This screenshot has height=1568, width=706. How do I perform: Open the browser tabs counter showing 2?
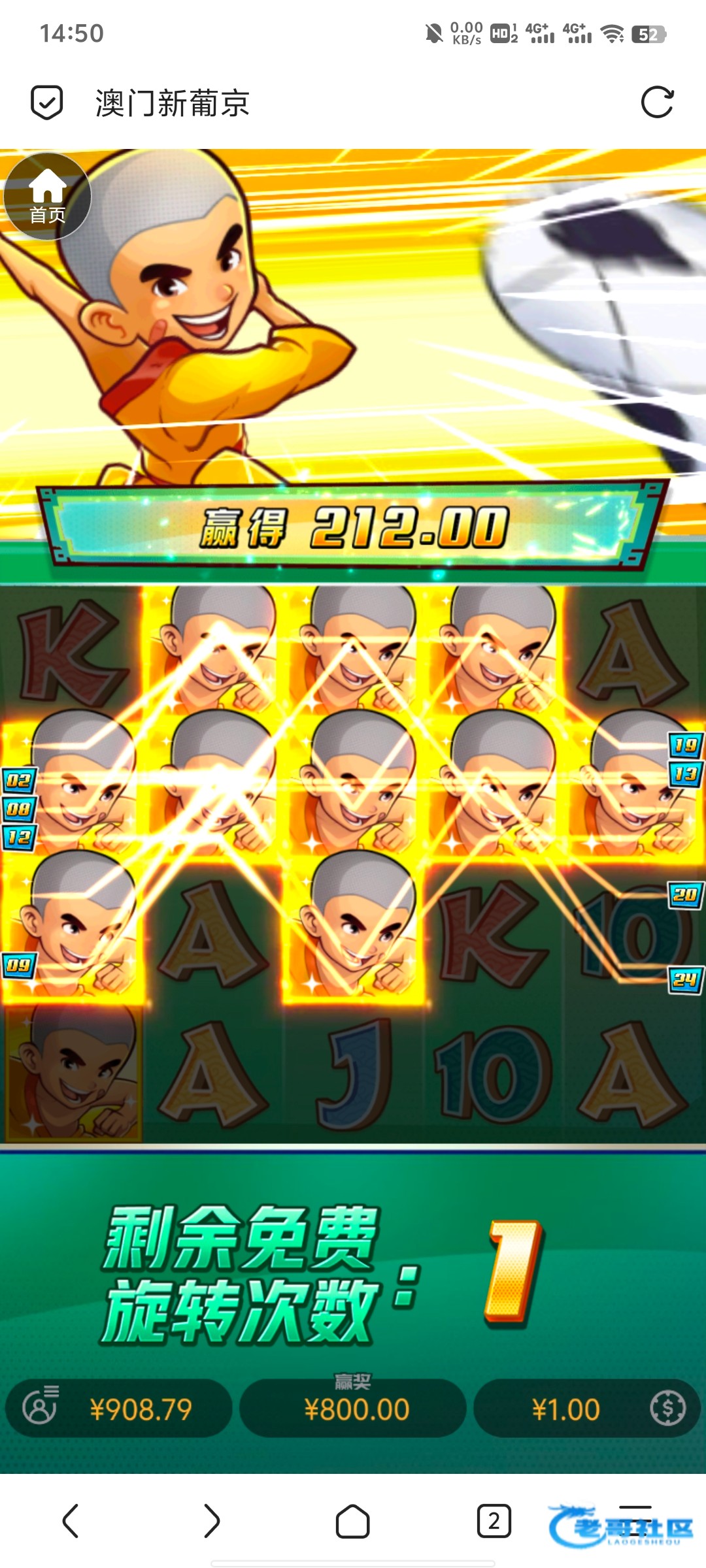tap(494, 1521)
